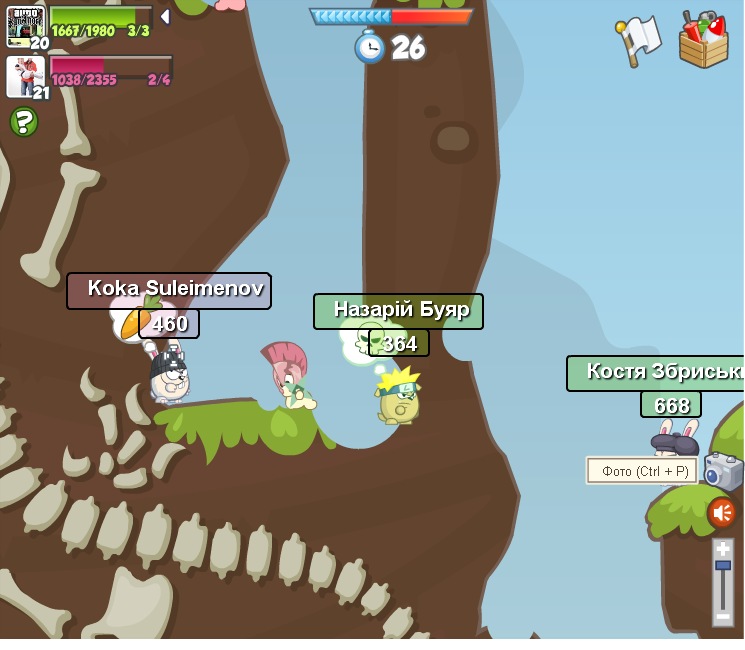Open the weapons crate inventory
745x650 pixels.
(703, 41)
